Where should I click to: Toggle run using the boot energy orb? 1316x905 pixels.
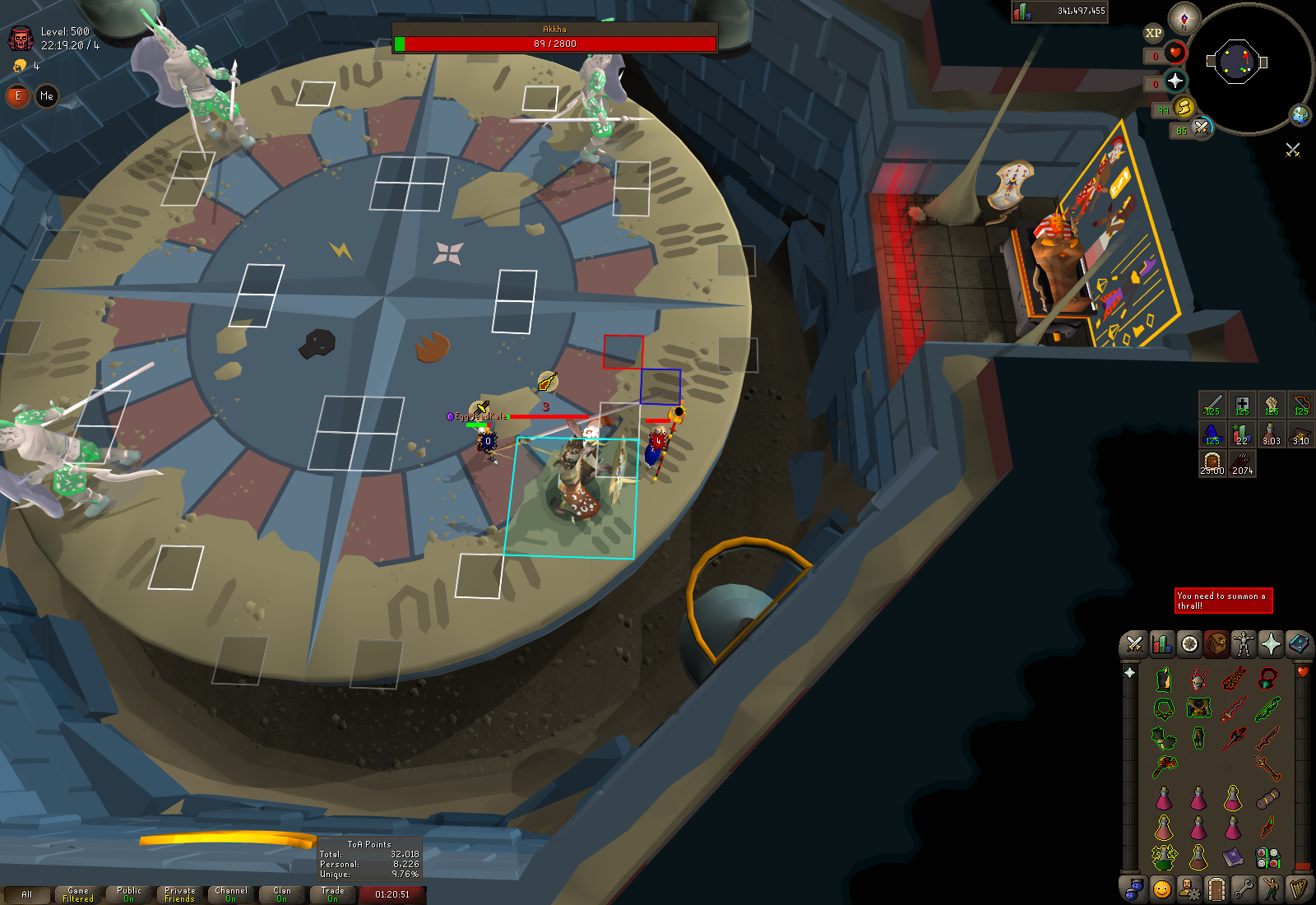click(1184, 107)
